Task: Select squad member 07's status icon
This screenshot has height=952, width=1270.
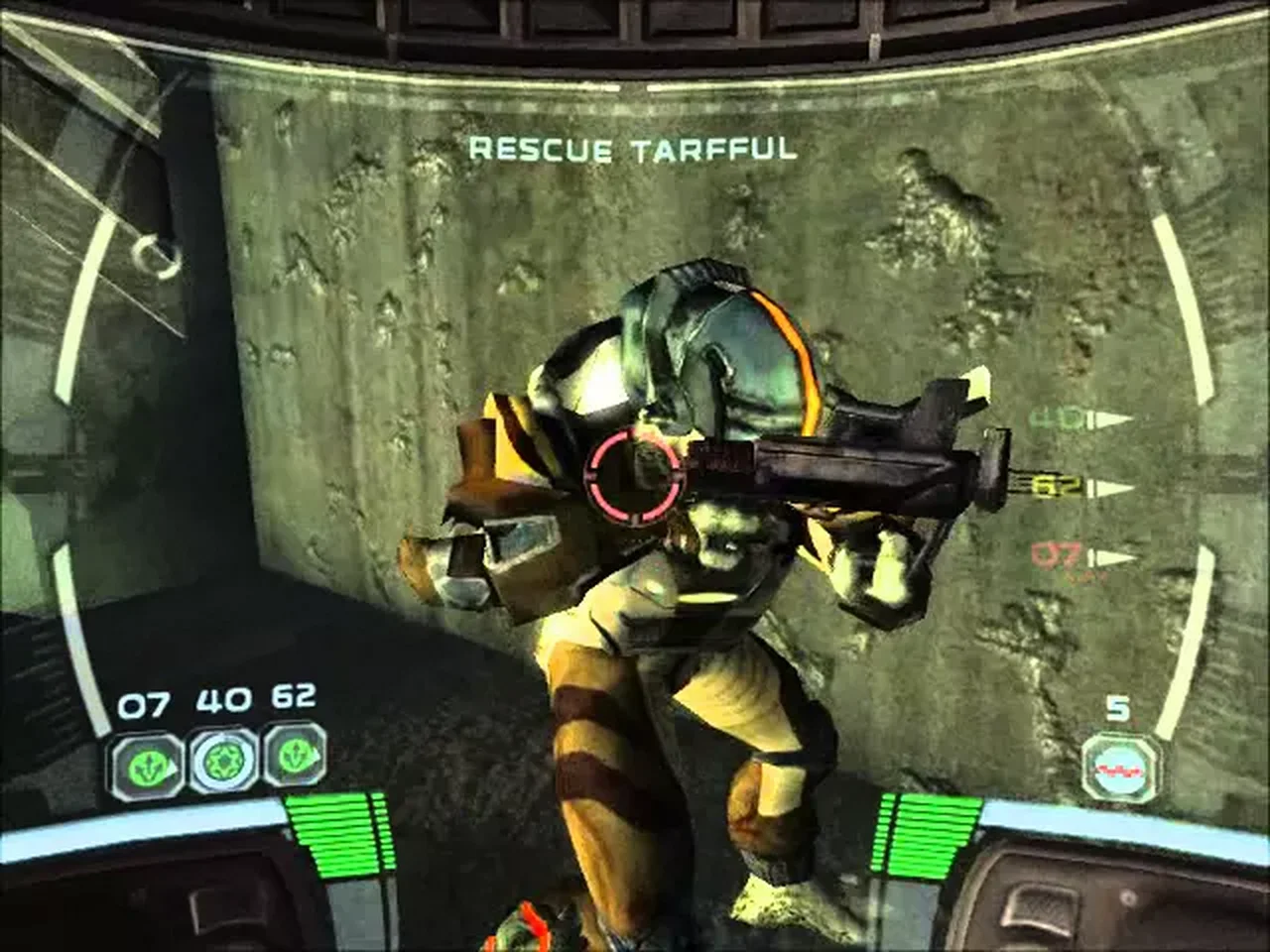Action: coord(145,761)
